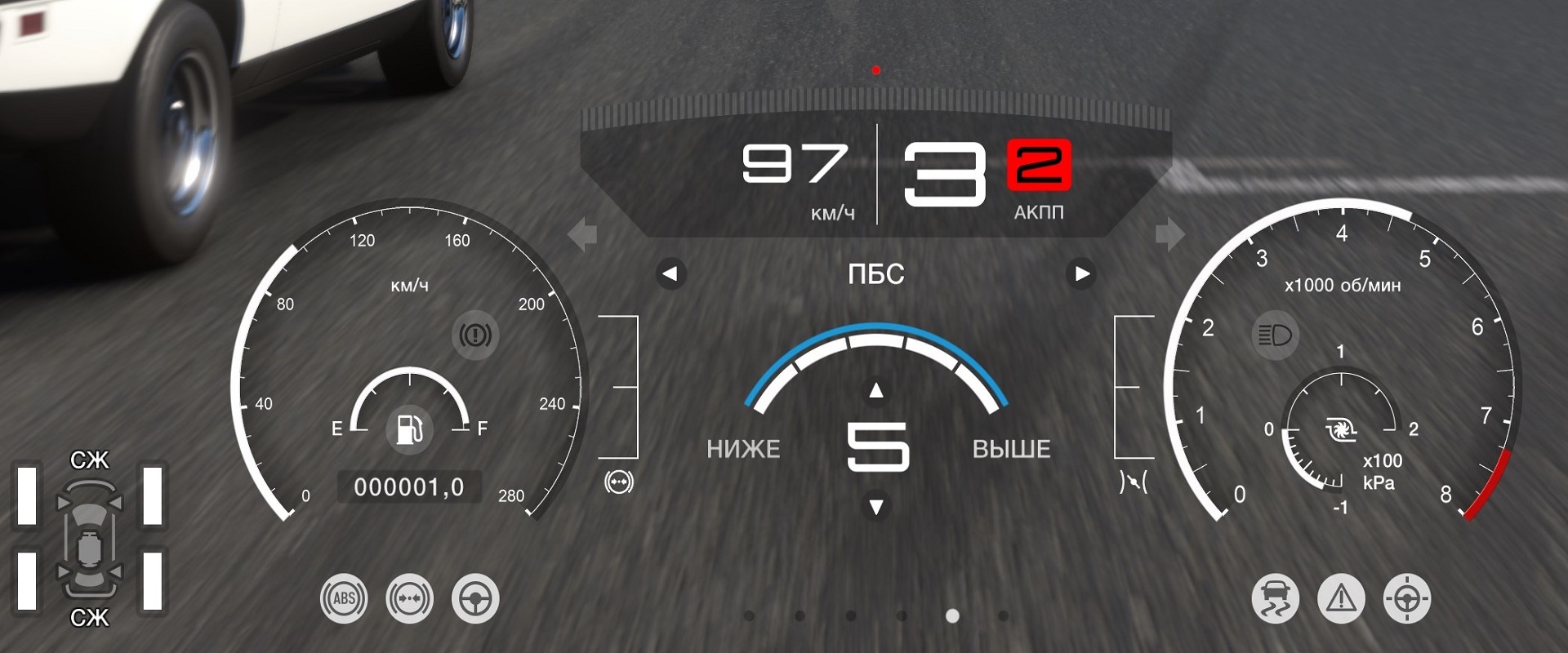Activate the hazard warning triangle button
Image resolution: width=1568 pixels, height=653 pixels.
click(1341, 598)
